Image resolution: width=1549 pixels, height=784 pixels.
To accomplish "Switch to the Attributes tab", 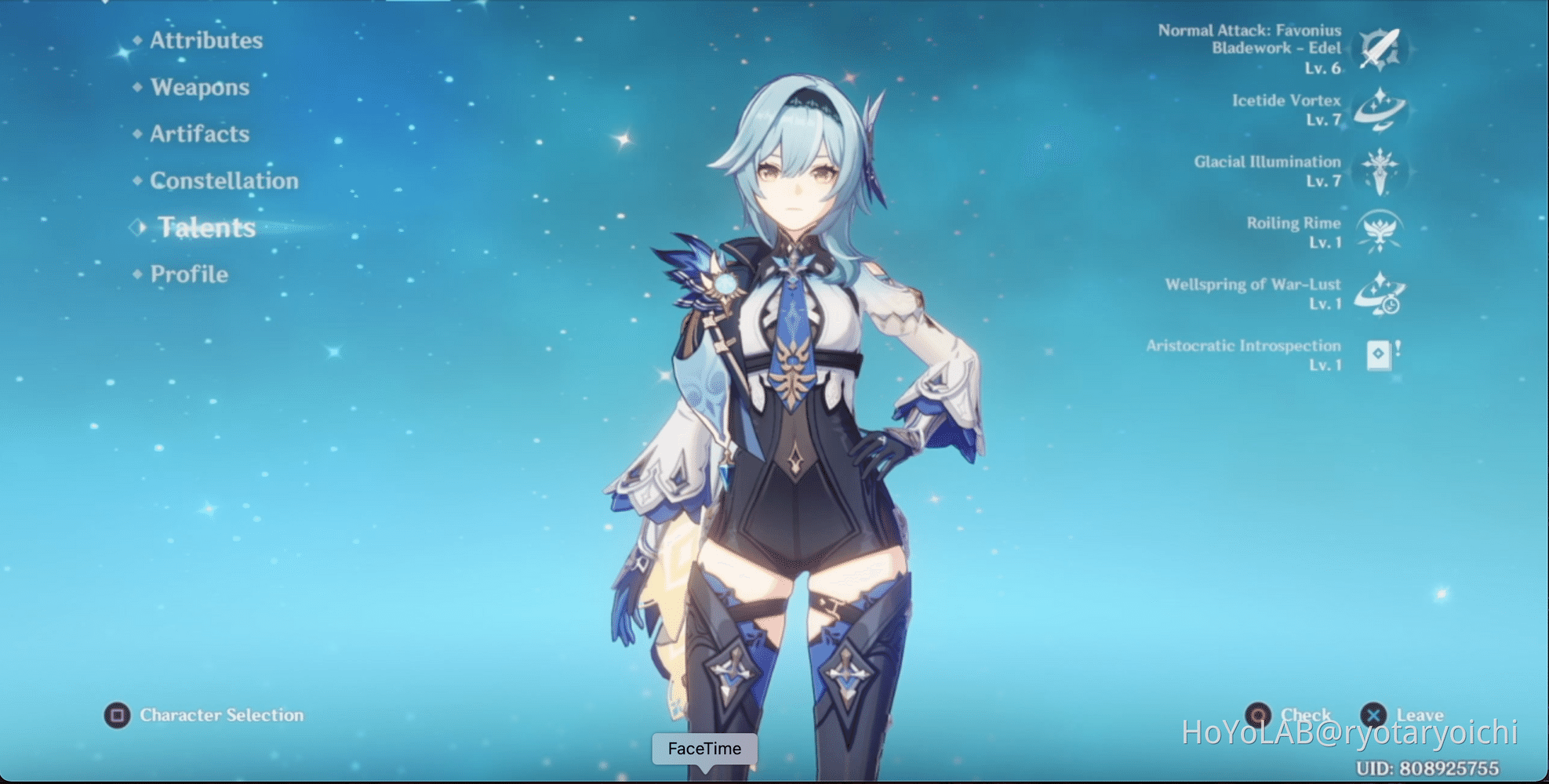I will click(x=207, y=41).
